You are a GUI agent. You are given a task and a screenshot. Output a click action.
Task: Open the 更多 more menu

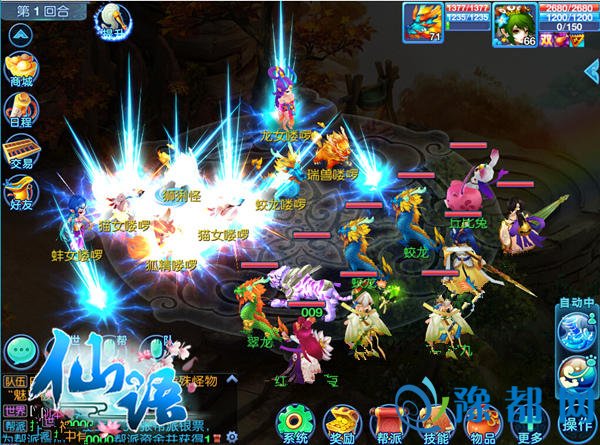click(x=531, y=424)
